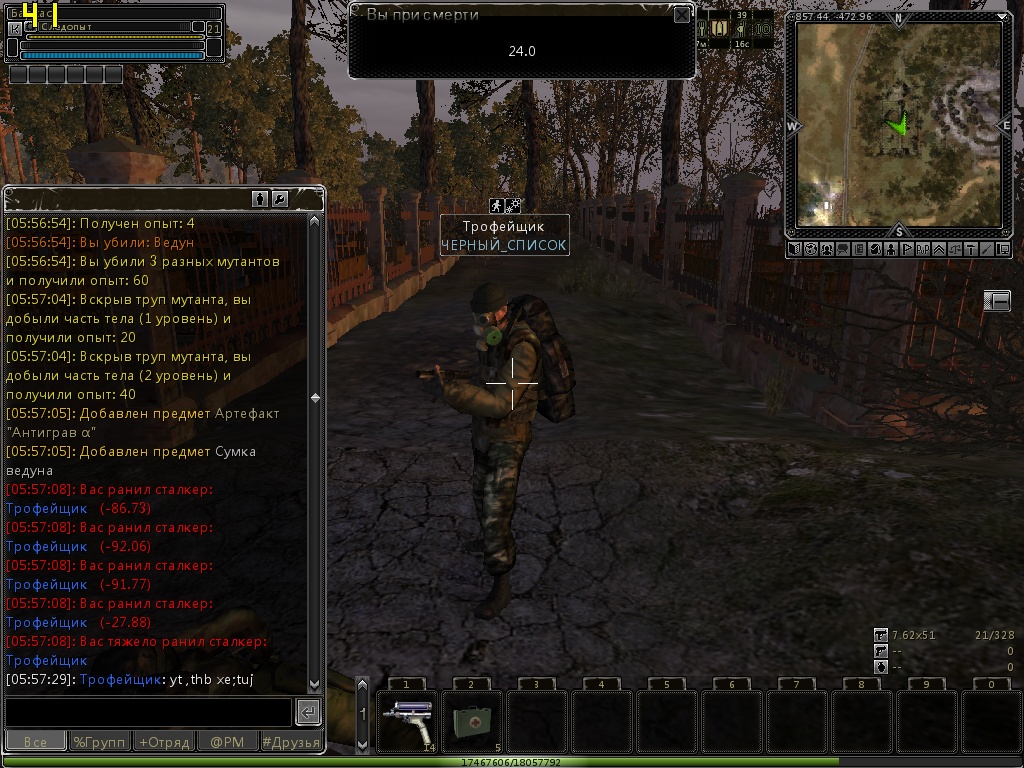
Task: Switch chat to the "Все" tab
Action: (x=35, y=742)
